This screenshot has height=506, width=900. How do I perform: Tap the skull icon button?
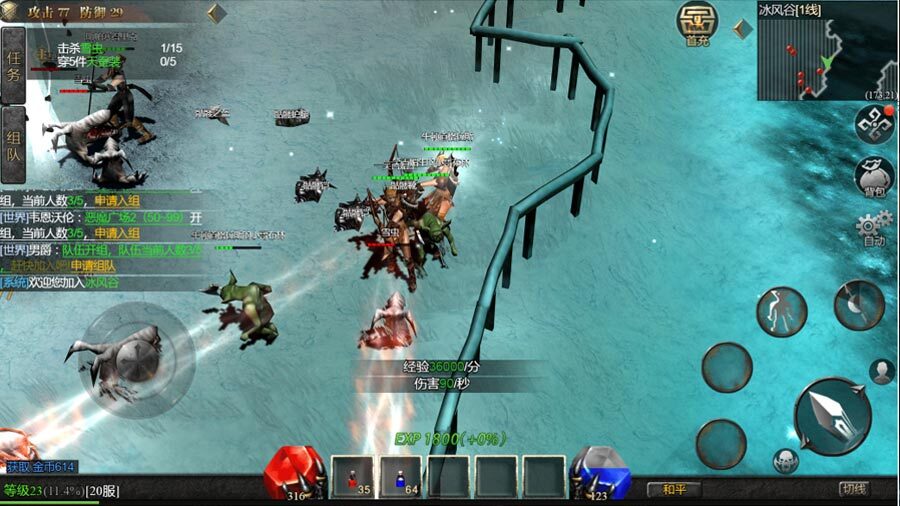(x=786, y=461)
